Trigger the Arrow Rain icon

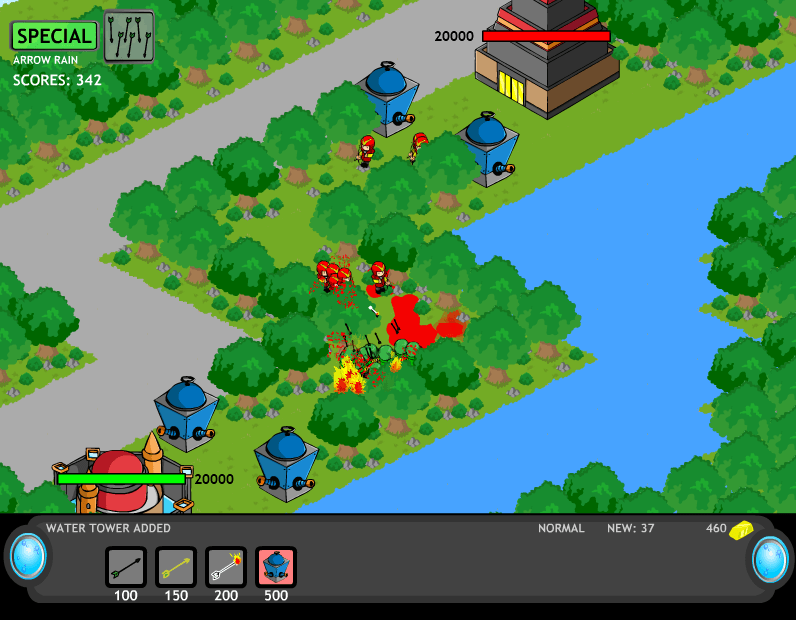pos(129,36)
